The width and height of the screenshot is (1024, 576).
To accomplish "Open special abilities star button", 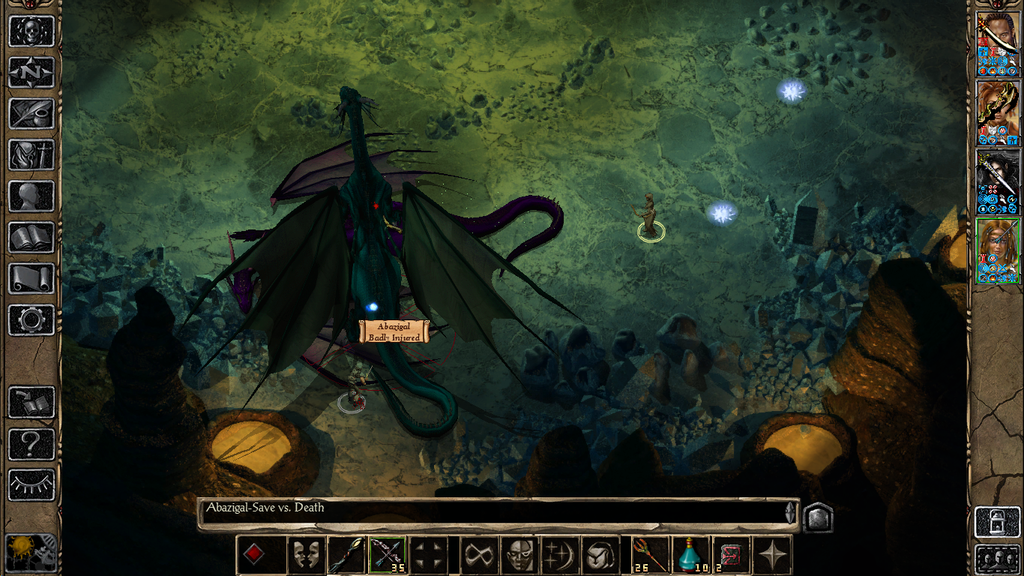I will tap(773, 555).
